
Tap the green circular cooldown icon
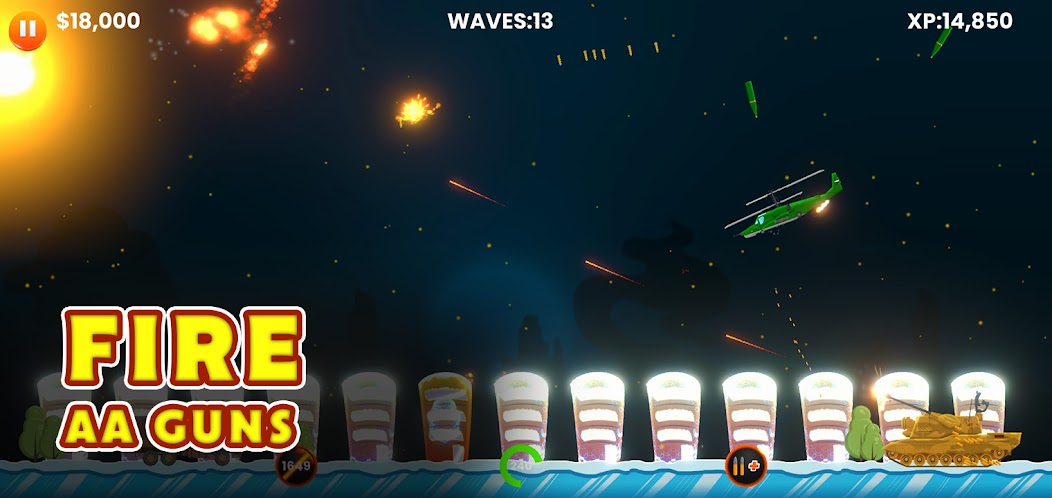pyautogui.click(x=521, y=464)
